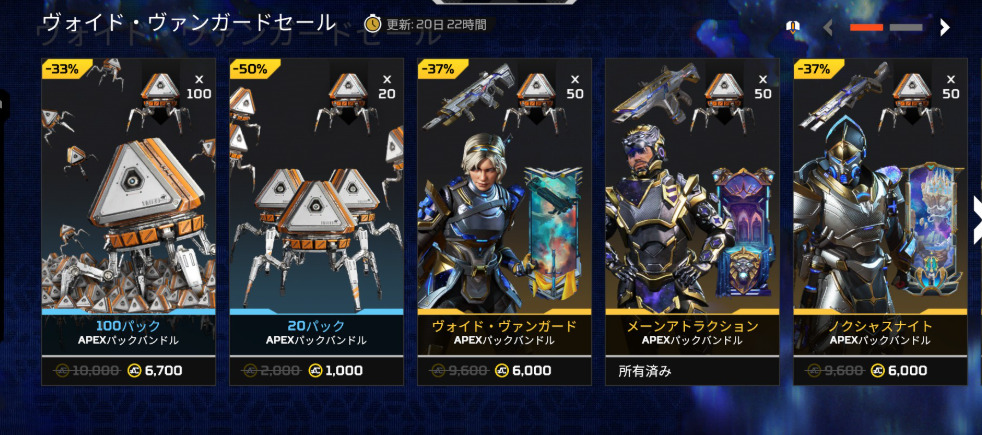Click the greyed previous page arrow
Viewport: 982px width, 435px height.
828,28
